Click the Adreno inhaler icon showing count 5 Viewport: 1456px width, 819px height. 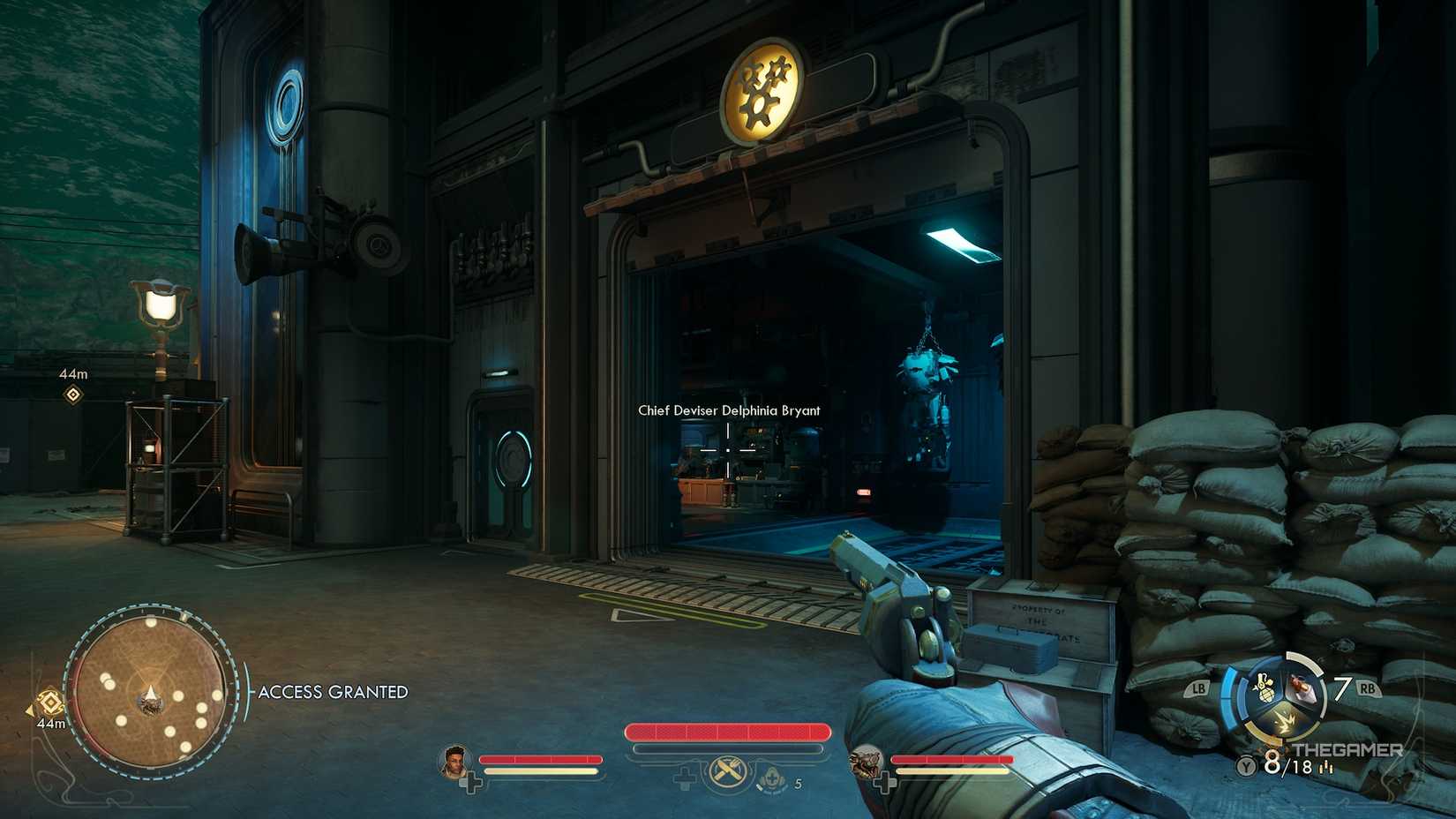tap(773, 777)
